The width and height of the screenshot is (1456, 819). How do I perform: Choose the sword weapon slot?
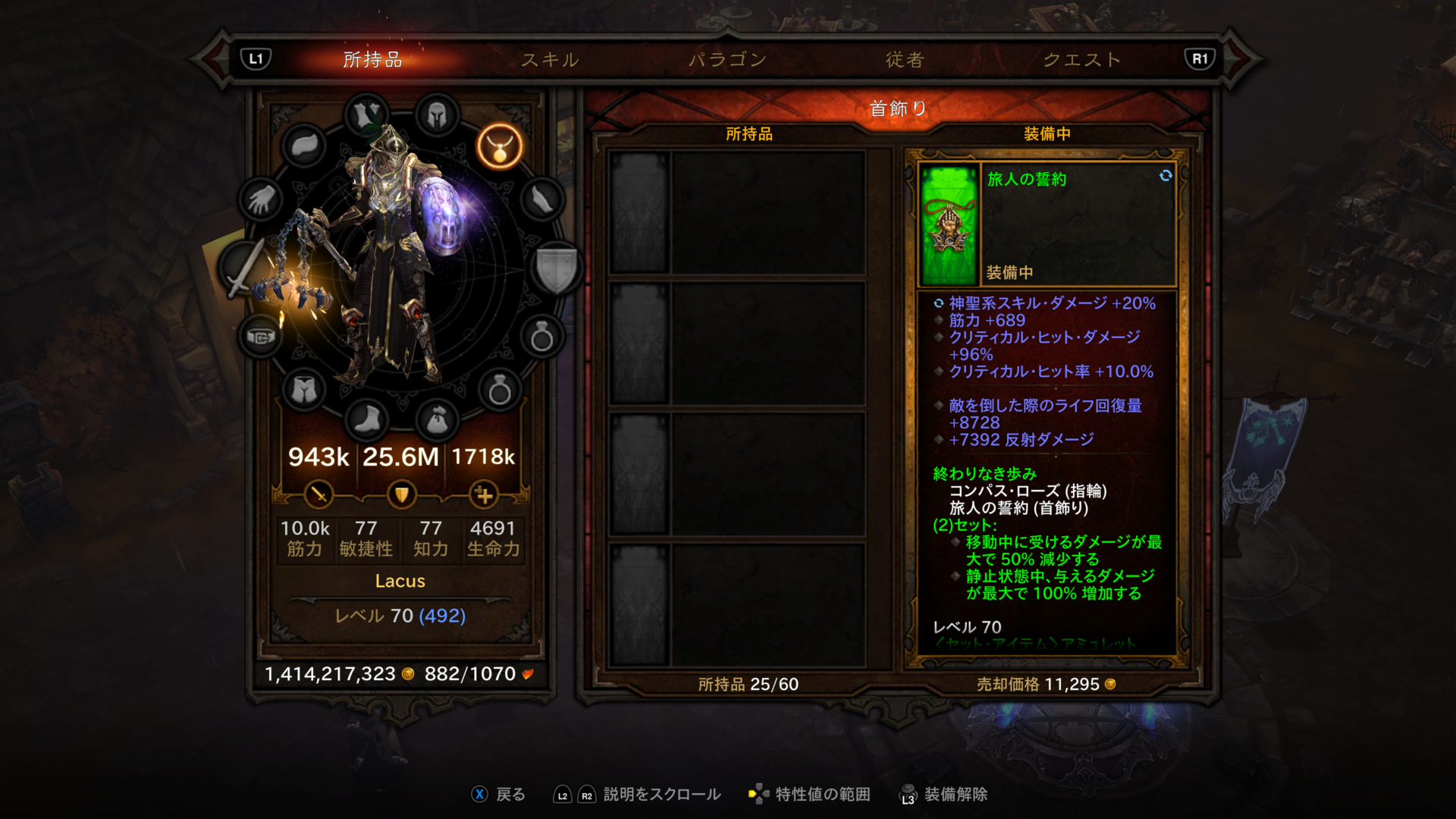[x=244, y=268]
